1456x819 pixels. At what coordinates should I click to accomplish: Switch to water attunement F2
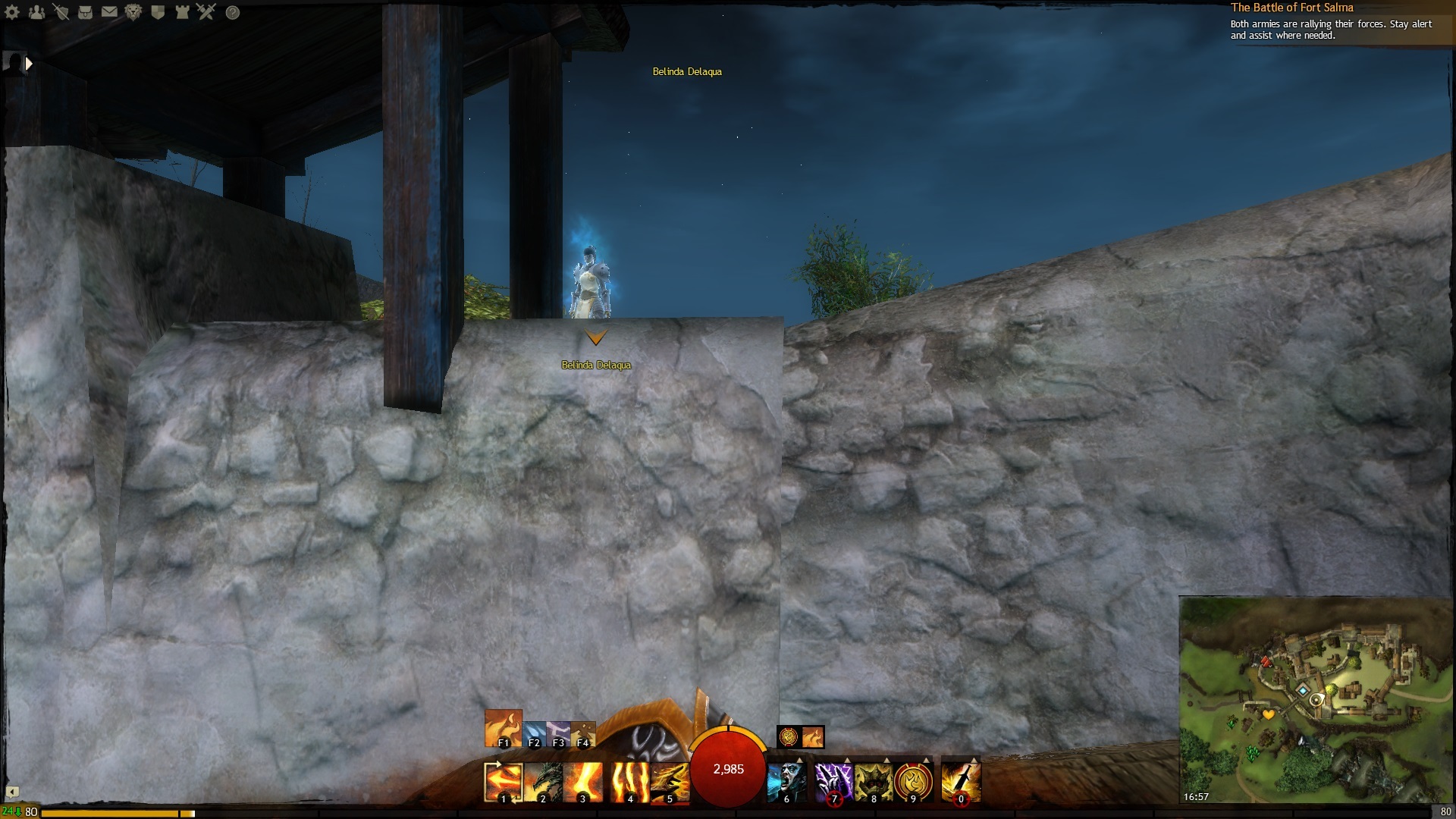(x=534, y=734)
